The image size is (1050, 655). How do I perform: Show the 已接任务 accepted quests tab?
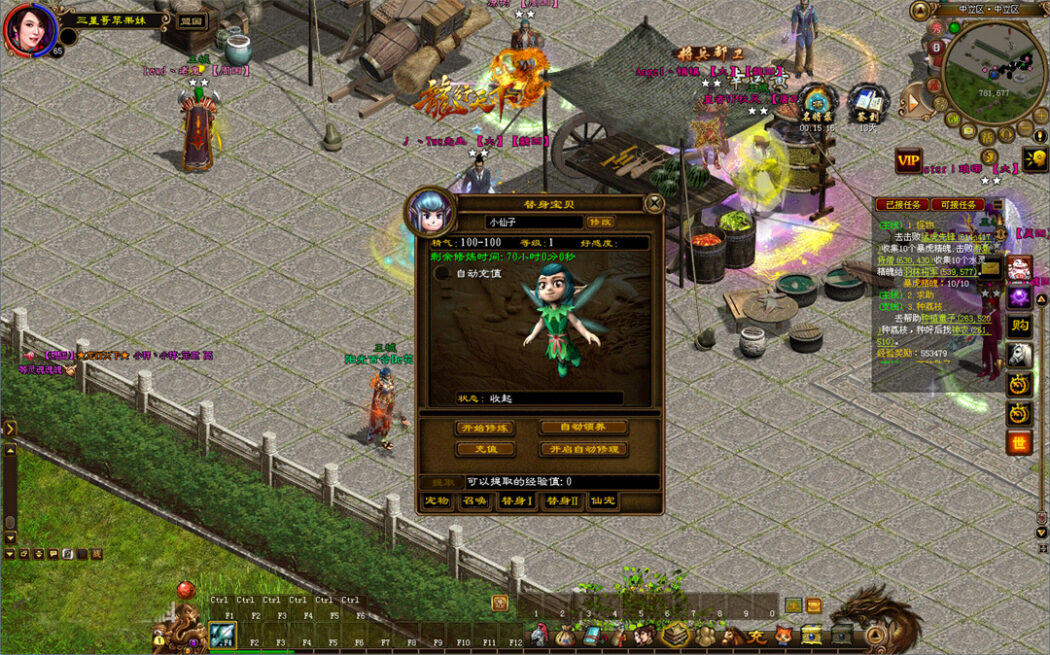tap(901, 205)
